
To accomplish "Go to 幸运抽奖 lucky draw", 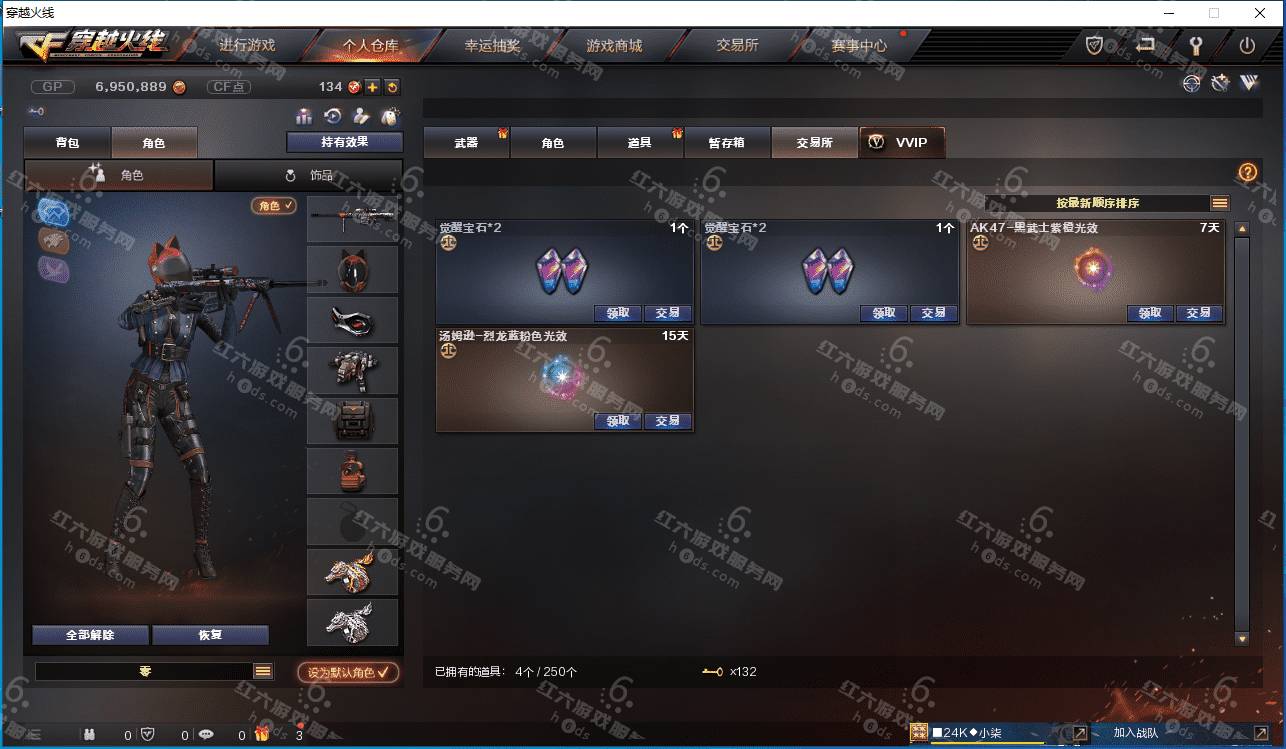I will [x=492, y=45].
